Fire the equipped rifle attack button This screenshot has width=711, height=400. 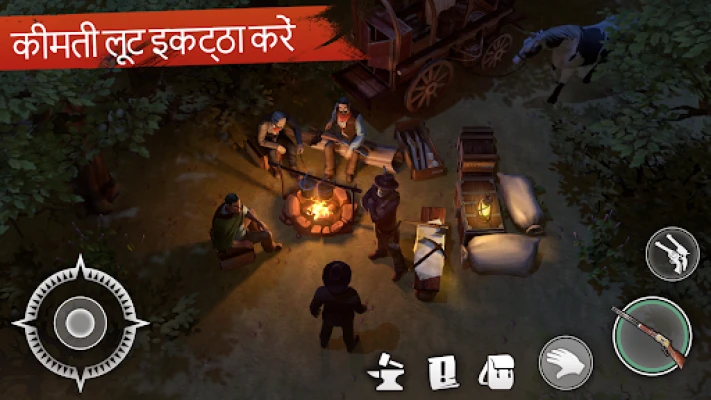pos(651,336)
